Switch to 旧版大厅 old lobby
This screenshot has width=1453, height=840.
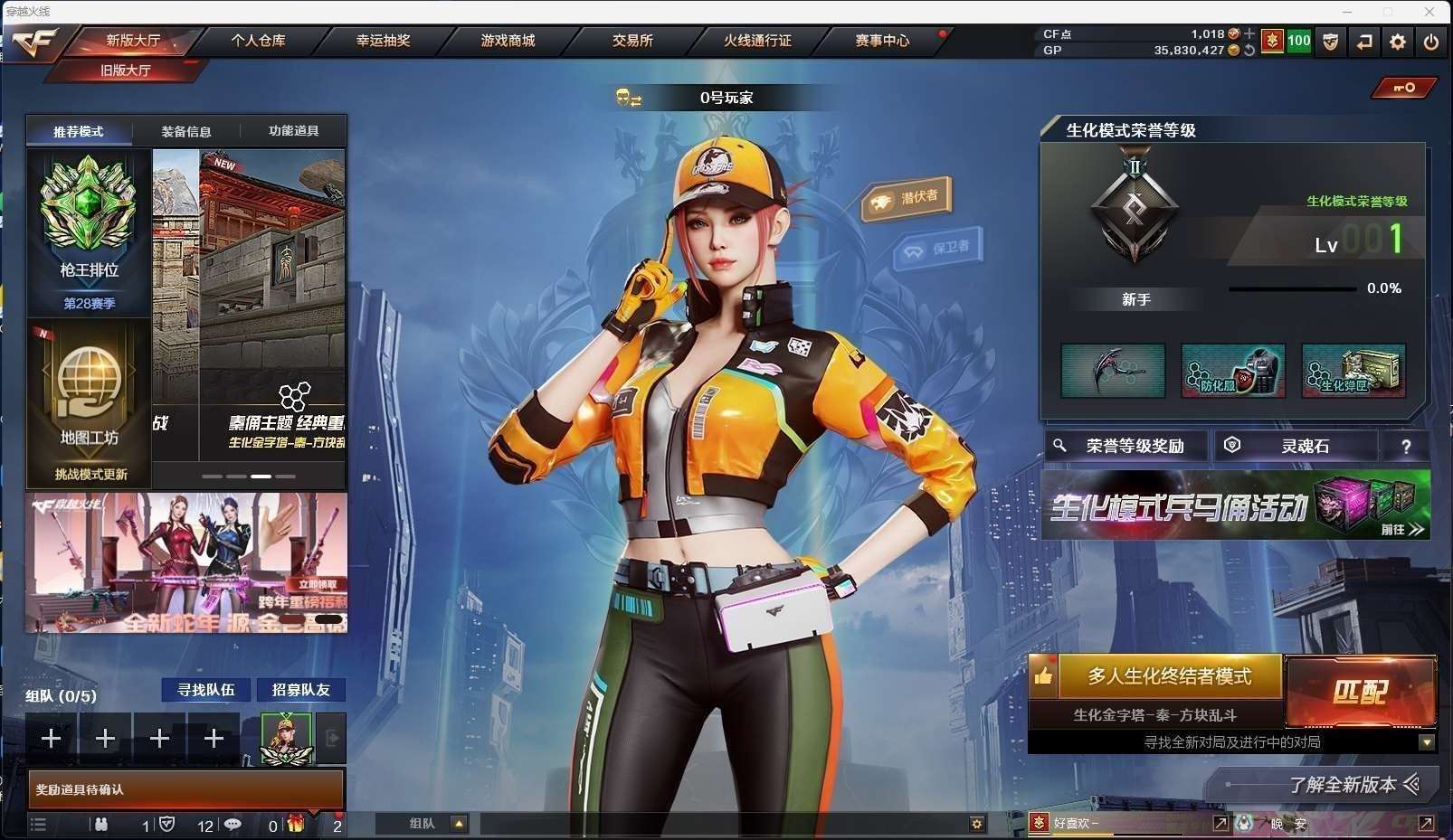(x=126, y=71)
